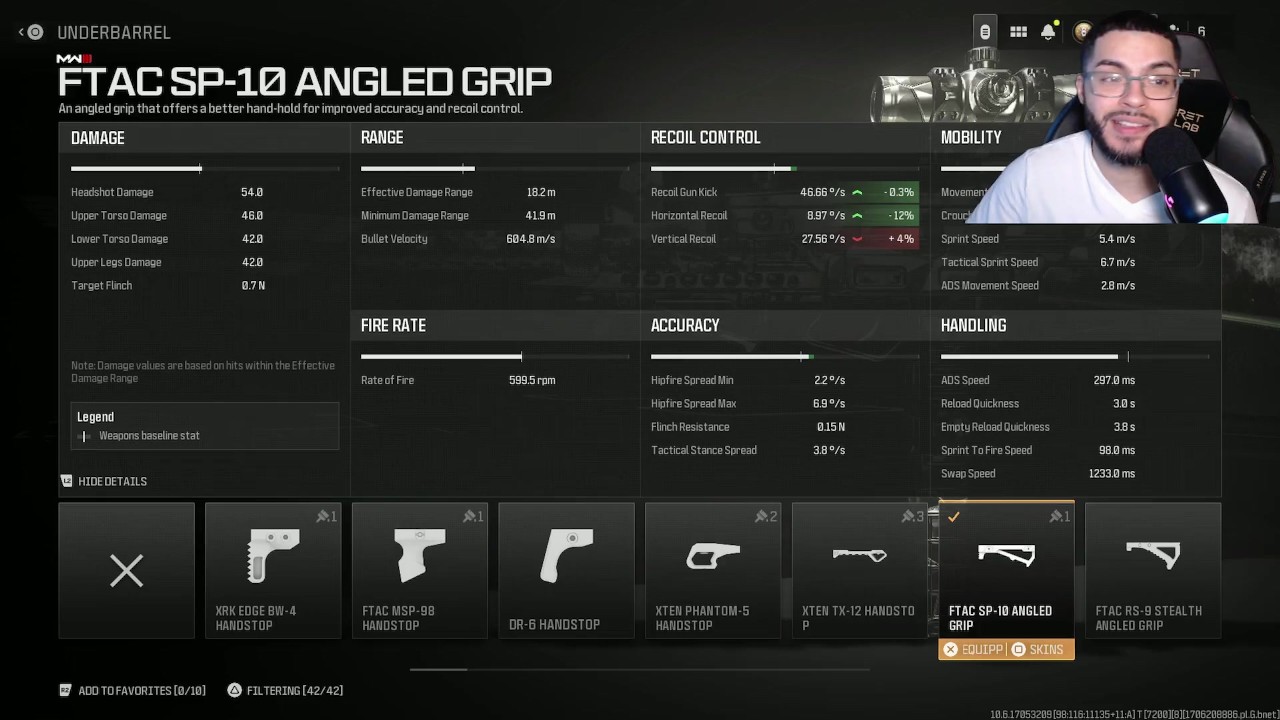
Task: Choose the XTEN Phantom-5 Handstop
Action: 713,570
